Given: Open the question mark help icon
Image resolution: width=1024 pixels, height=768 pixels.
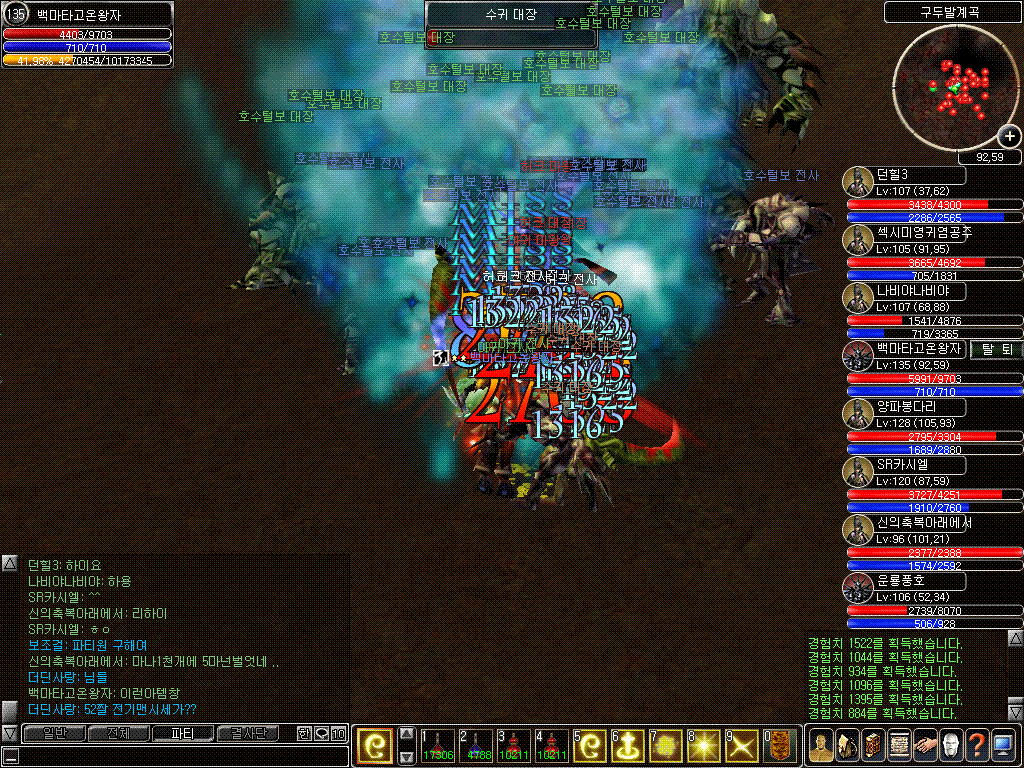Looking at the screenshot, I should point(977,746).
